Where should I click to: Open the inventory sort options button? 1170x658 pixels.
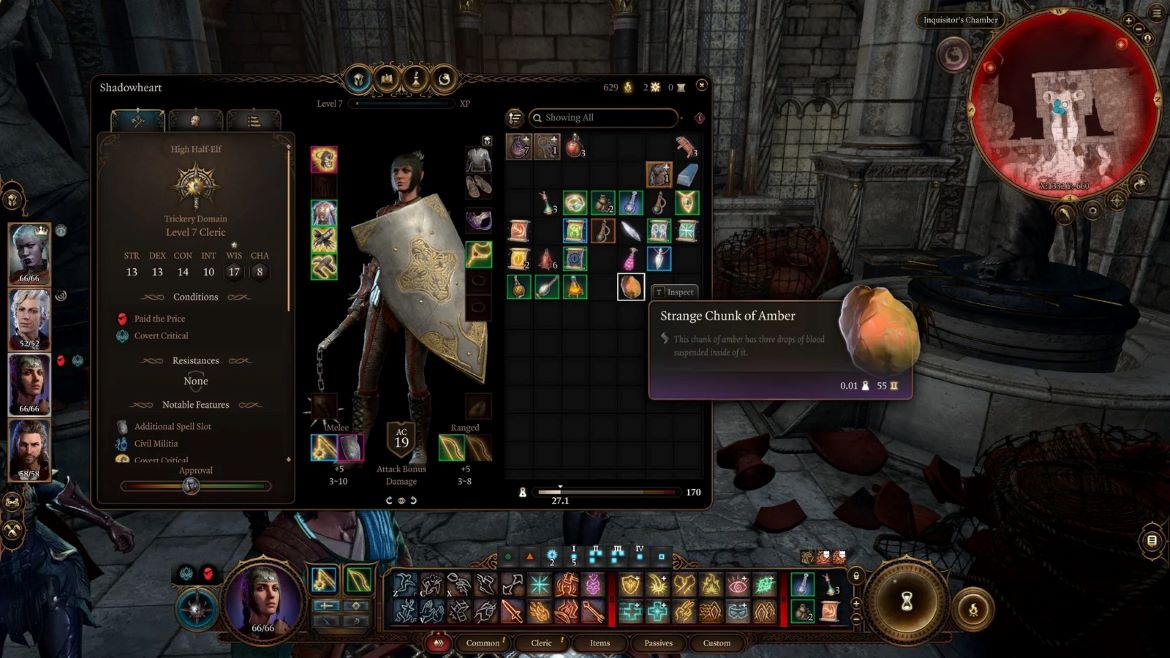click(515, 118)
